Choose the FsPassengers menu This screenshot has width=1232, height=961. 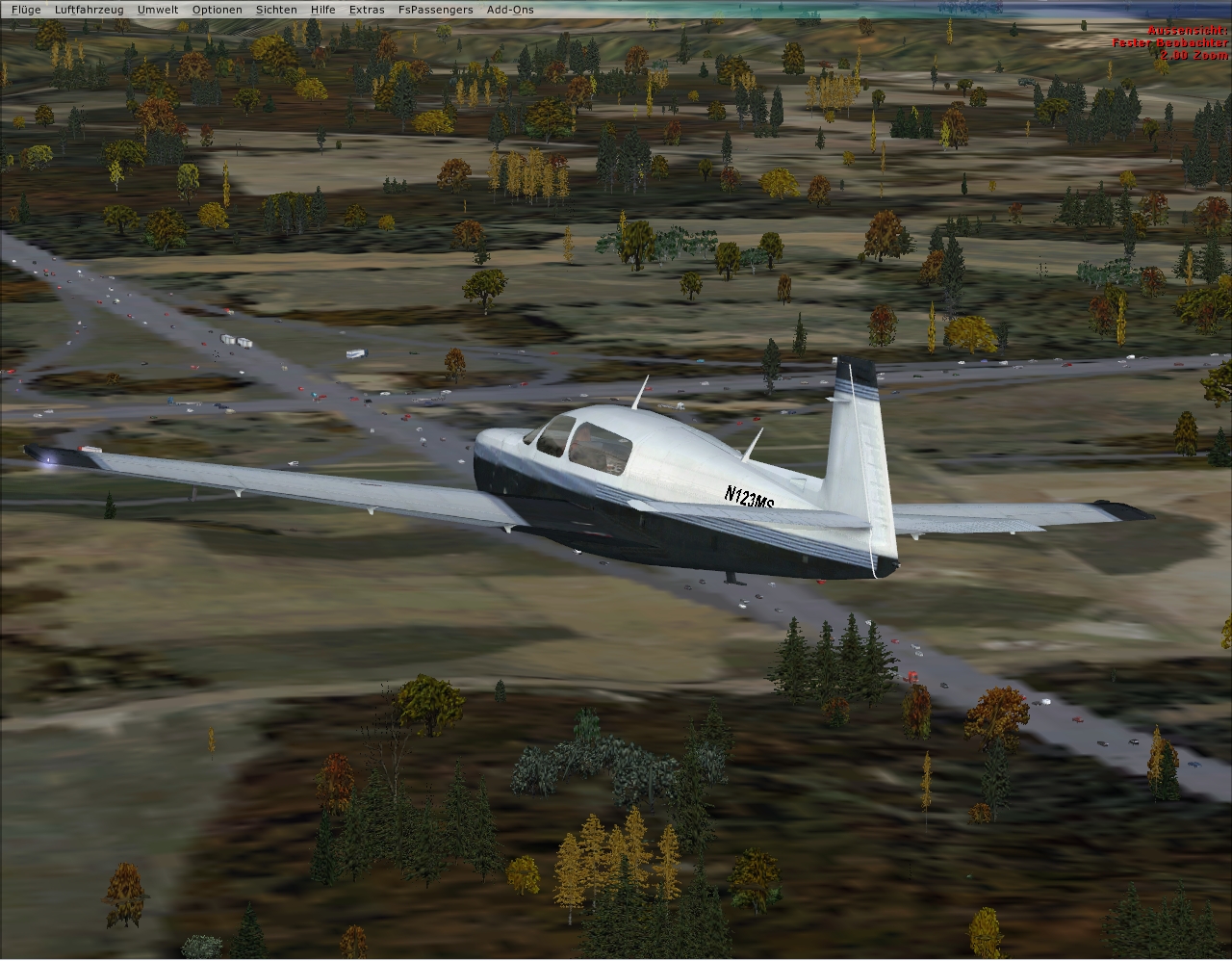[x=435, y=10]
